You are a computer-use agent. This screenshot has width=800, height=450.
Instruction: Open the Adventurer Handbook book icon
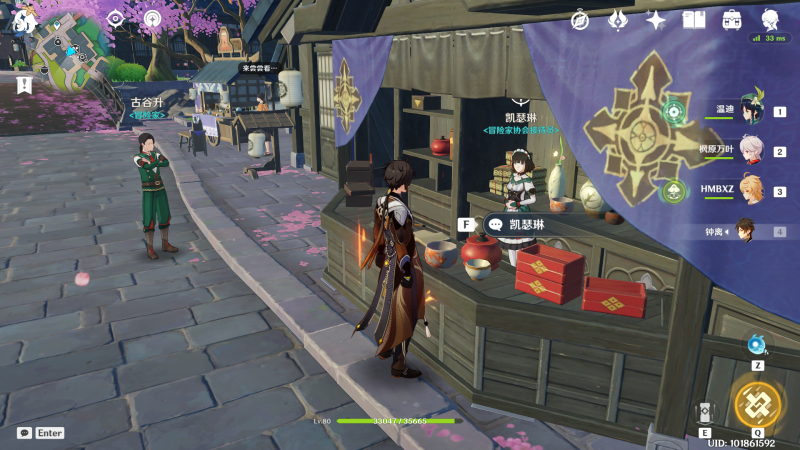click(x=694, y=19)
